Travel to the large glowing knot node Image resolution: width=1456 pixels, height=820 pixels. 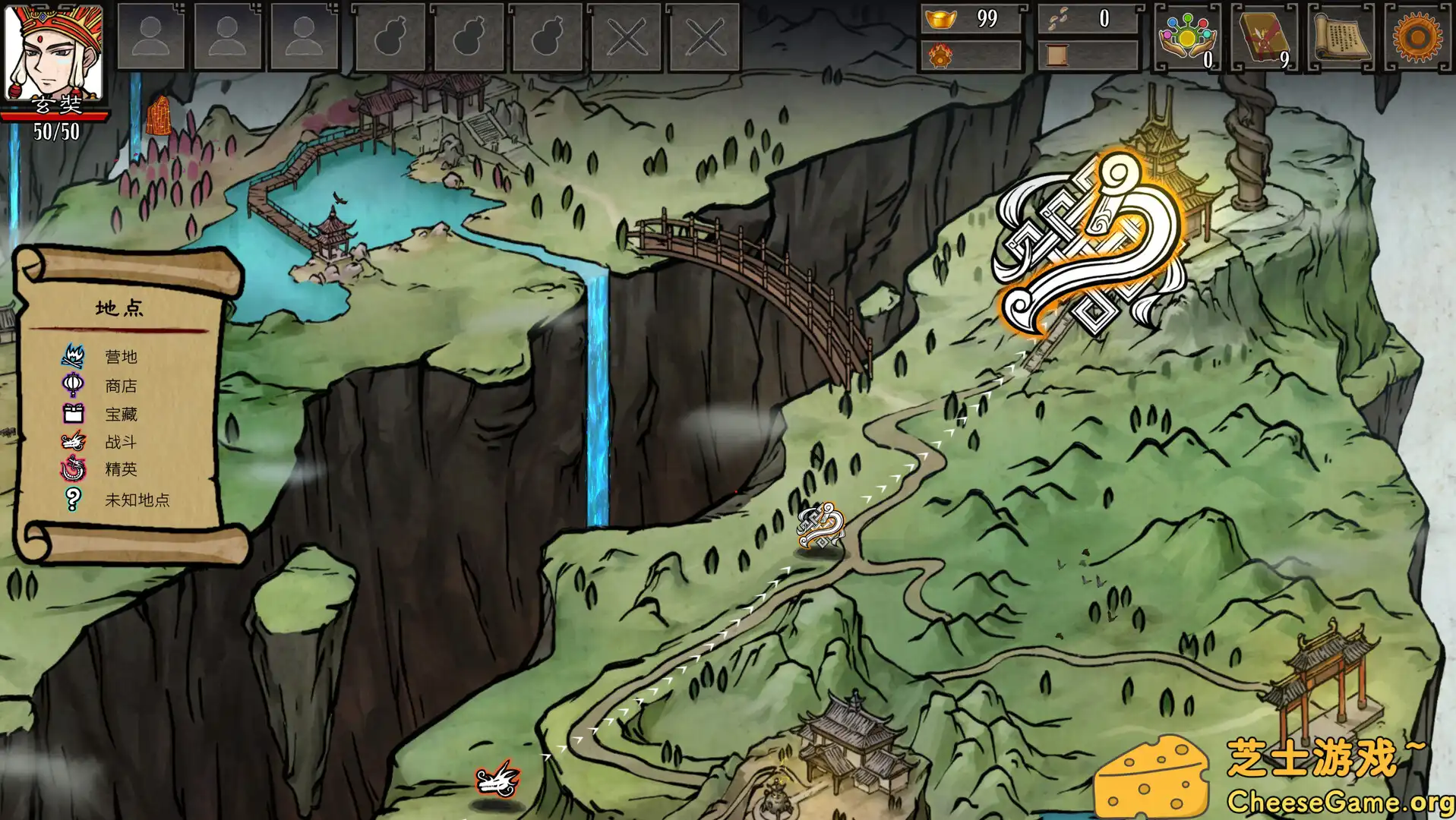pos(1091,247)
